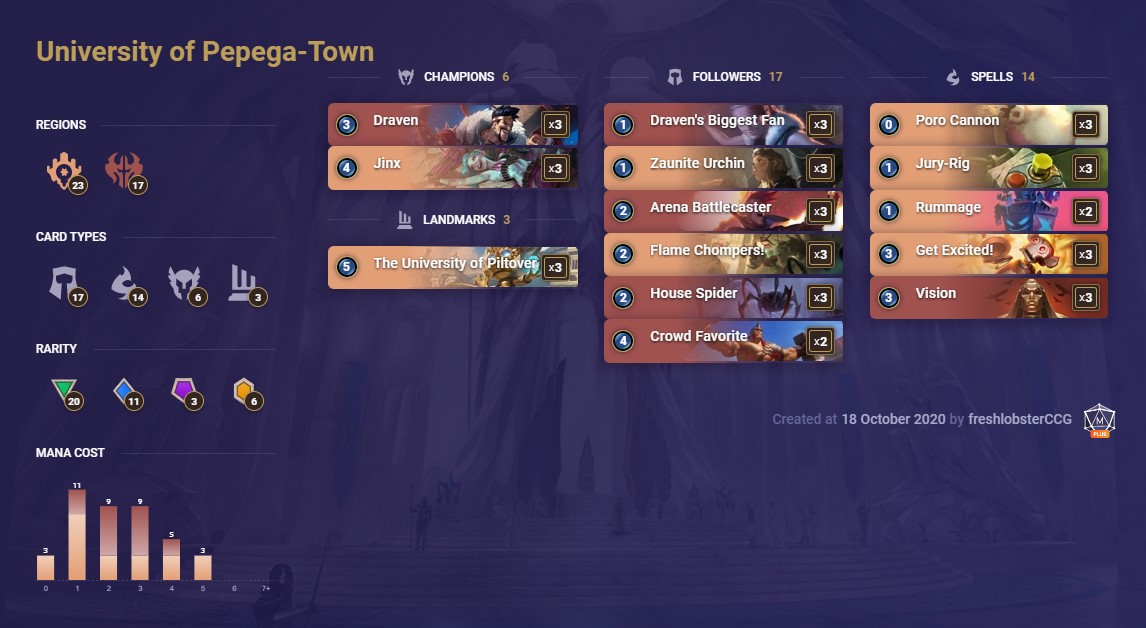Choose the Arena Battlecaster card

tap(722, 210)
